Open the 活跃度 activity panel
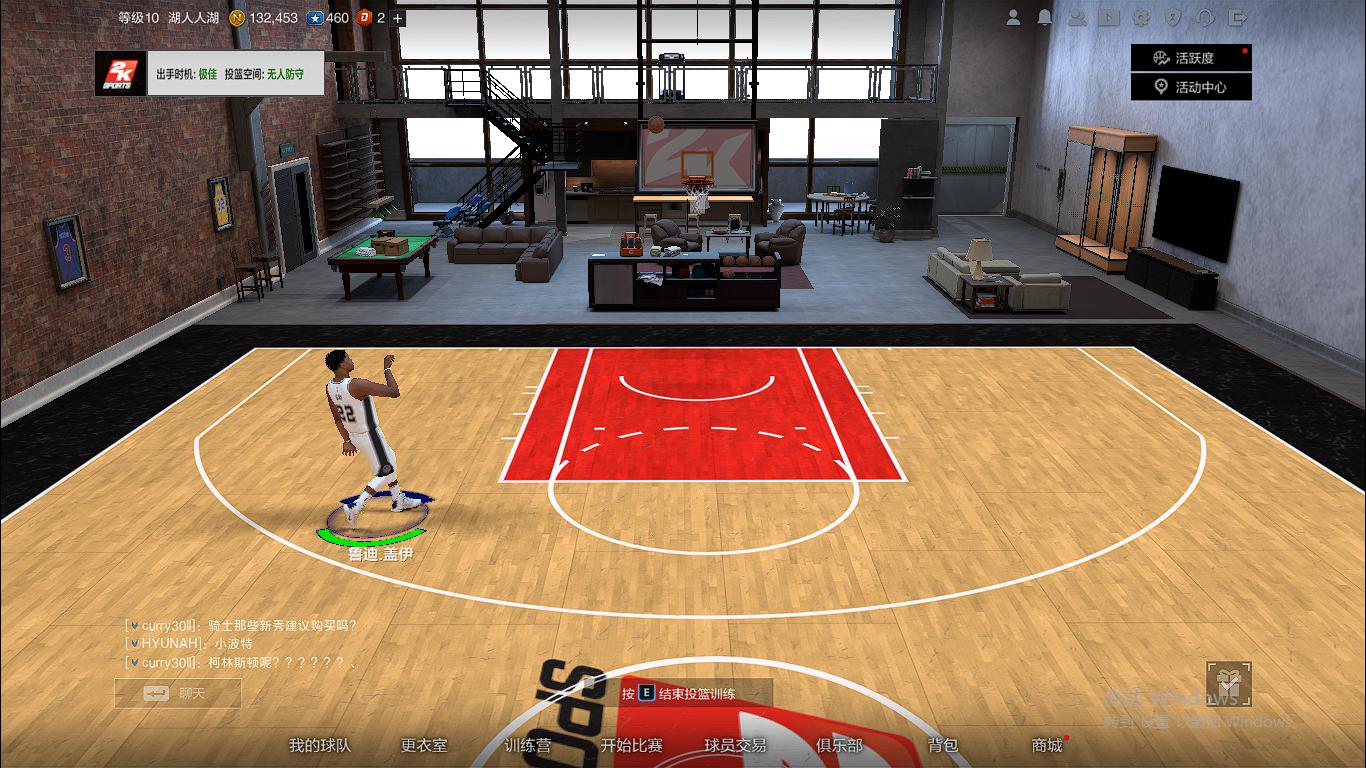Screen dimensions: 1366x768 (x=1190, y=58)
